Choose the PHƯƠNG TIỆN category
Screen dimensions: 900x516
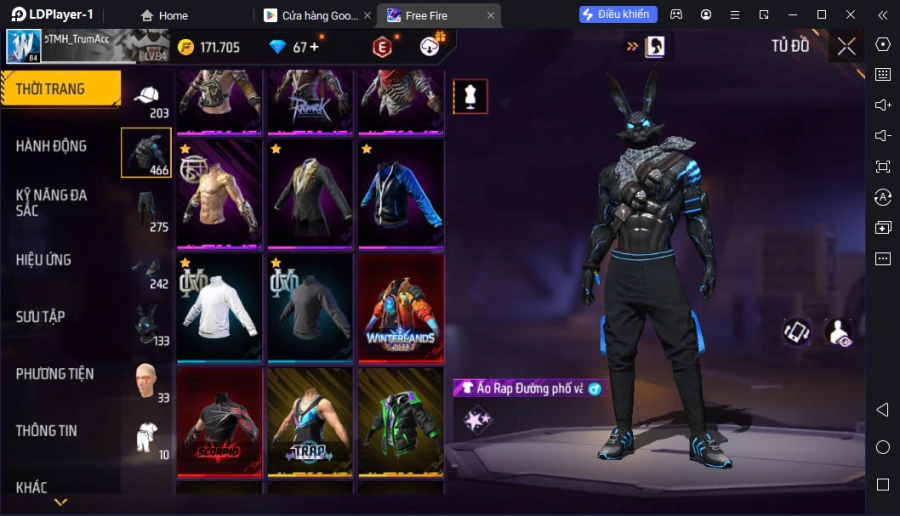(x=55, y=374)
